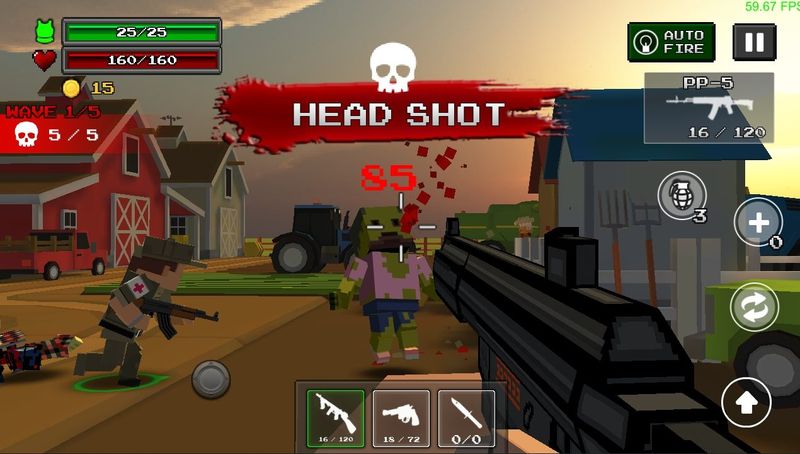
Task: Reload with the circular arrows button
Action: click(754, 306)
